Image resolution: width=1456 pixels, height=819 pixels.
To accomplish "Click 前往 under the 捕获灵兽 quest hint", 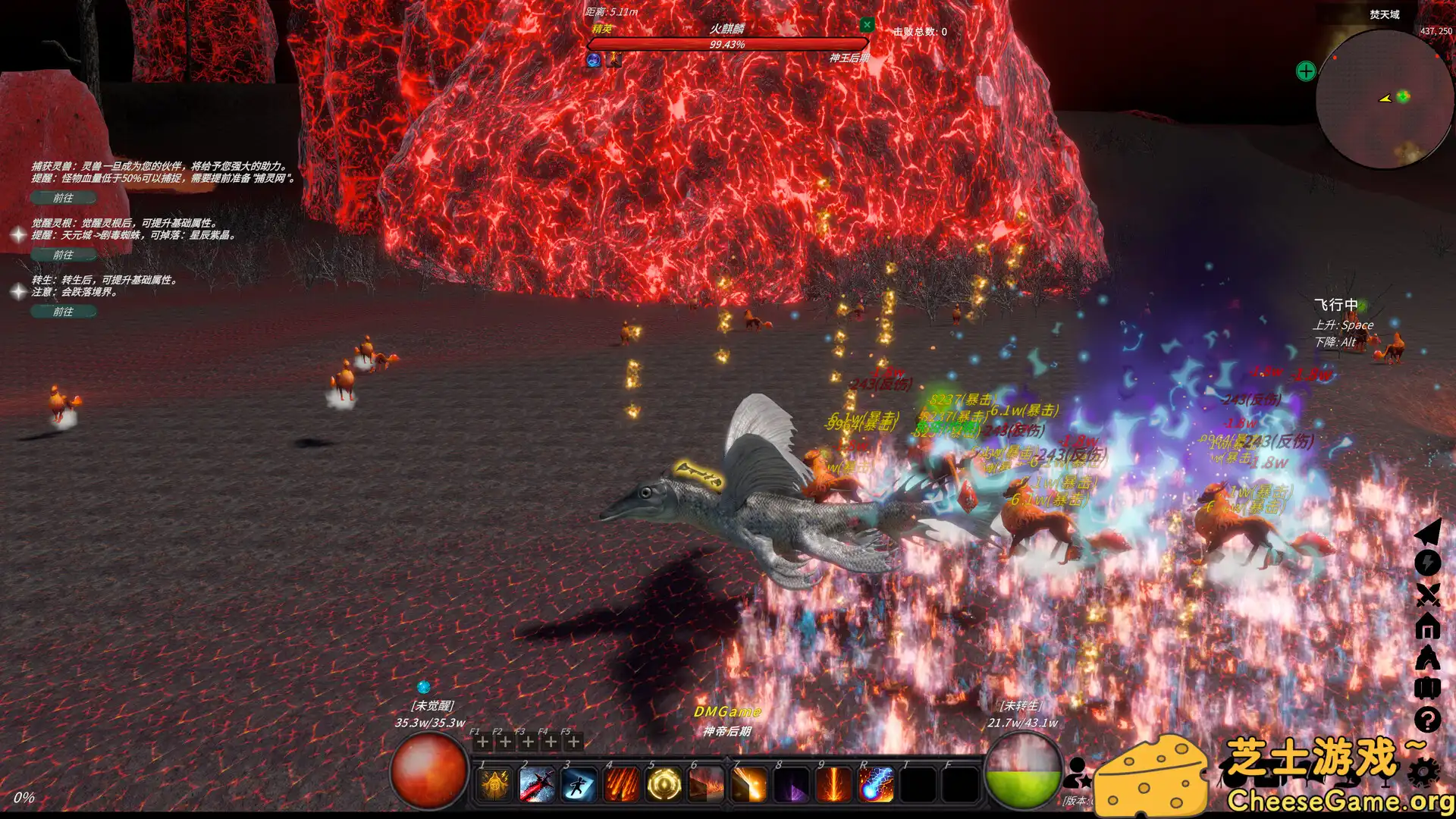I will tap(64, 198).
